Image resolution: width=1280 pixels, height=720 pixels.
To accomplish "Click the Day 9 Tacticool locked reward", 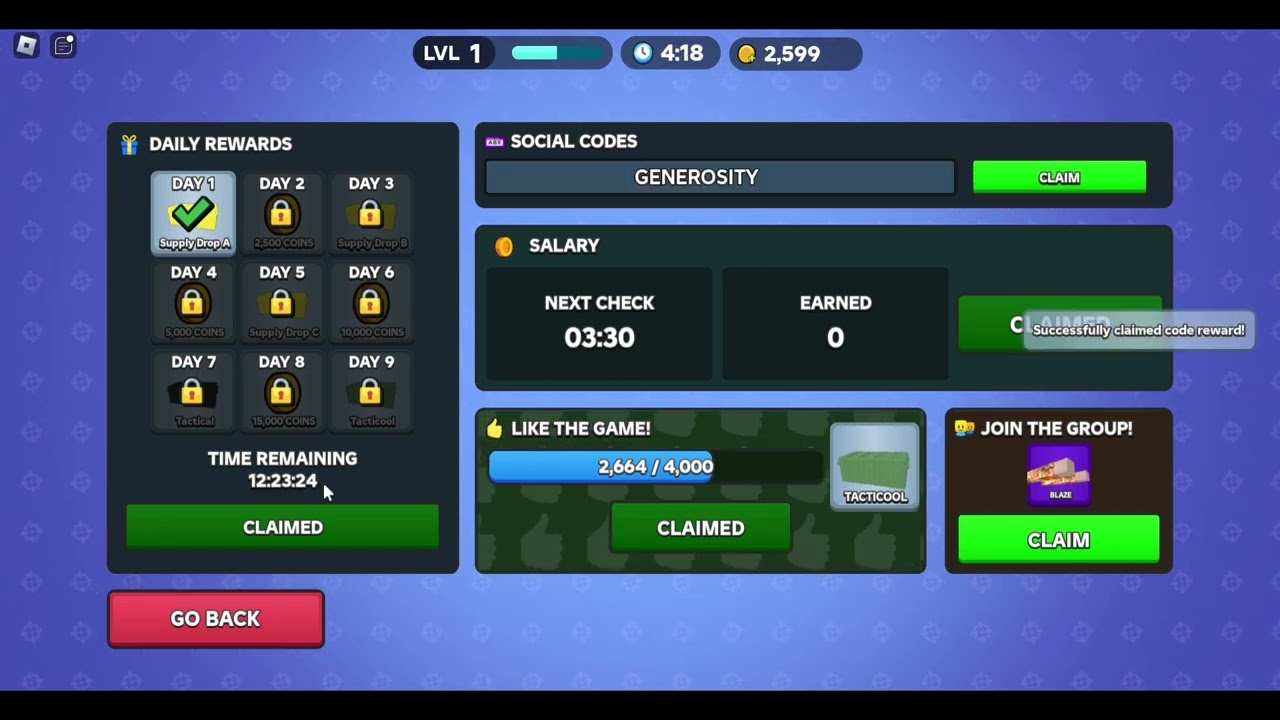I will (371, 390).
